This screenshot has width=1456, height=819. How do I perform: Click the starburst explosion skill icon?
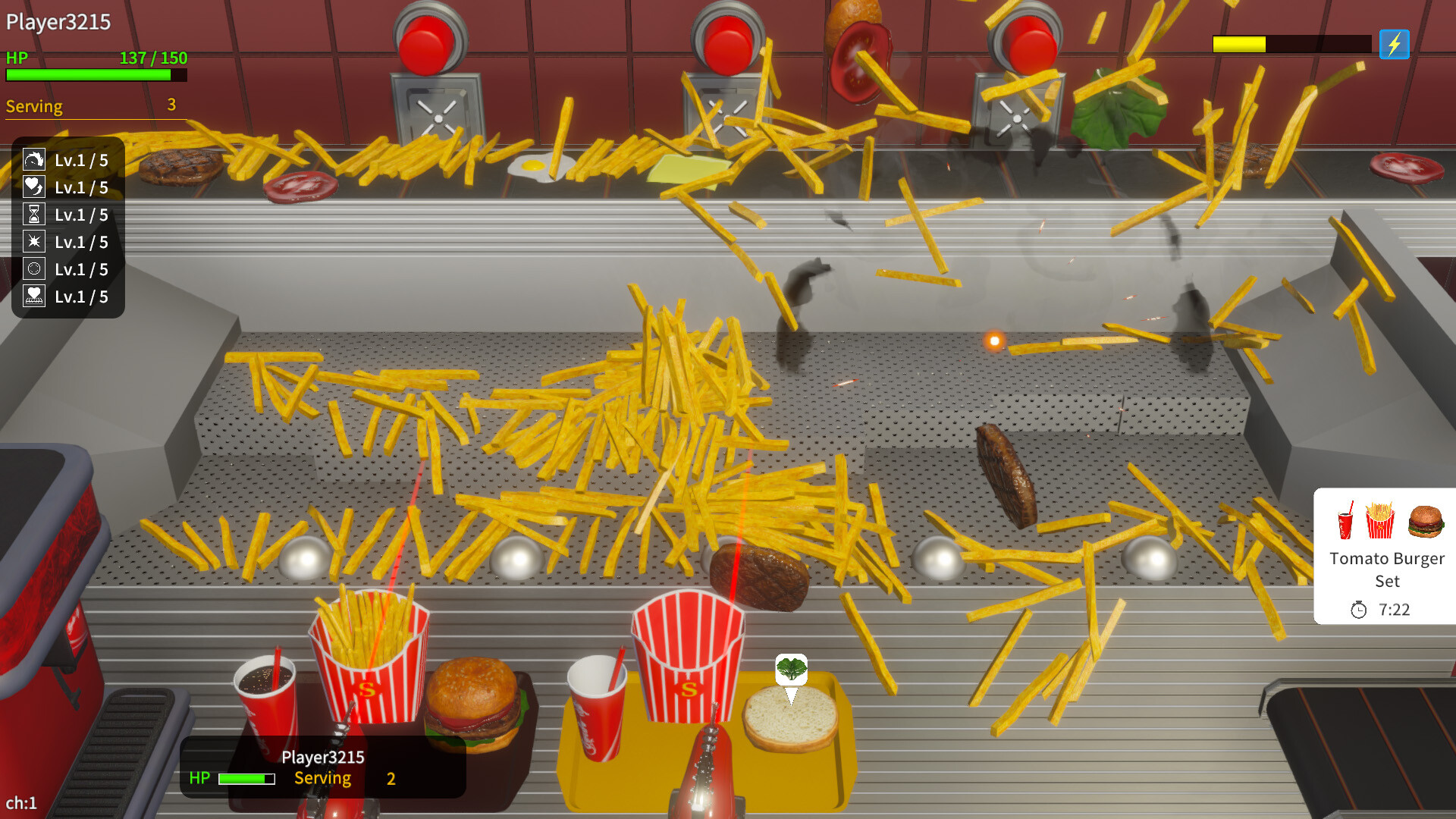click(x=34, y=241)
